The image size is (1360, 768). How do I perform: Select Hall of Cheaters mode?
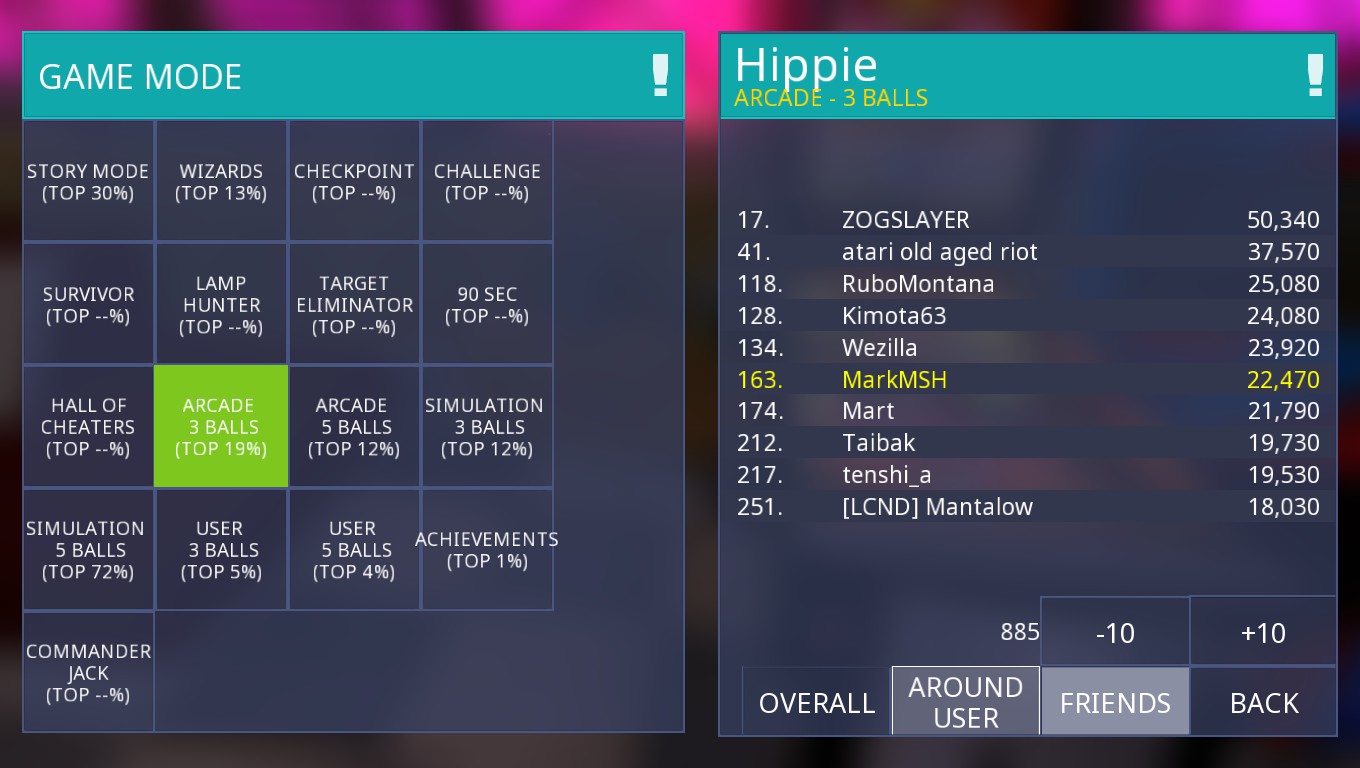(x=88, y=427)
